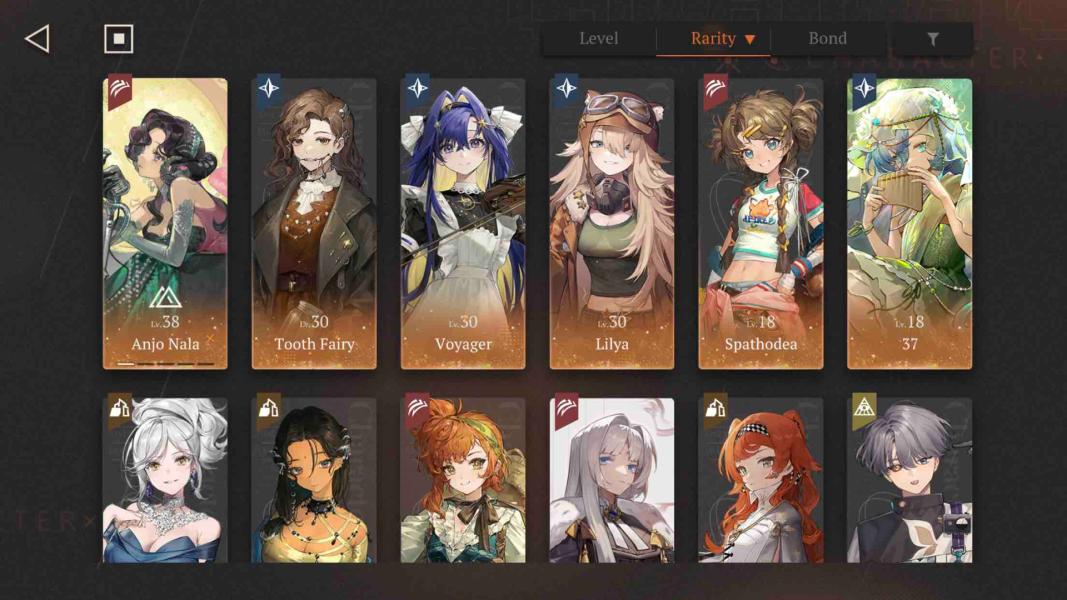The height and width of the screenshot is (600, 1067).
Task: Pick the Spathodea character card
Action: click(x=761, y=223)
